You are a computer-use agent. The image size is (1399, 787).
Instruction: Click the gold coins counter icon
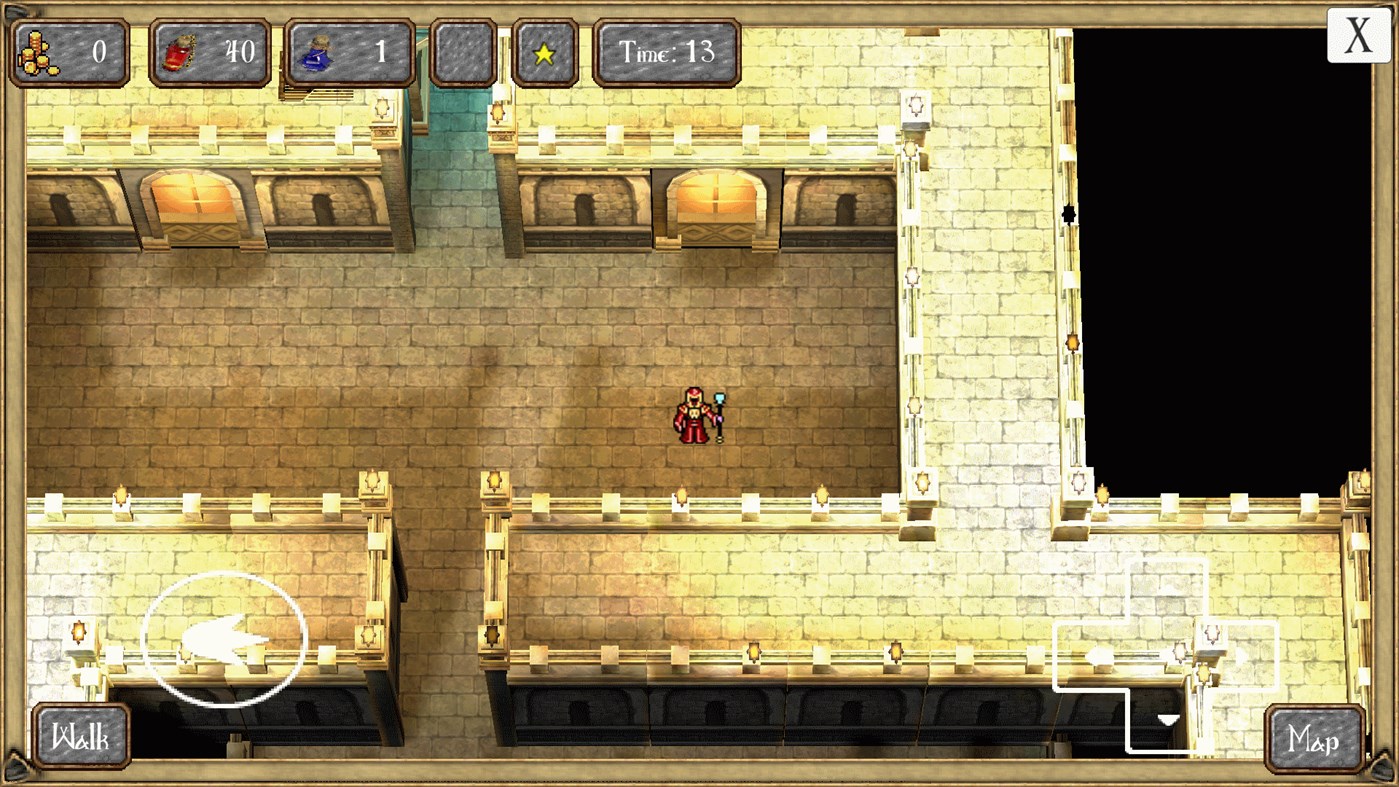pyautogui.click(x=37, y=51)
